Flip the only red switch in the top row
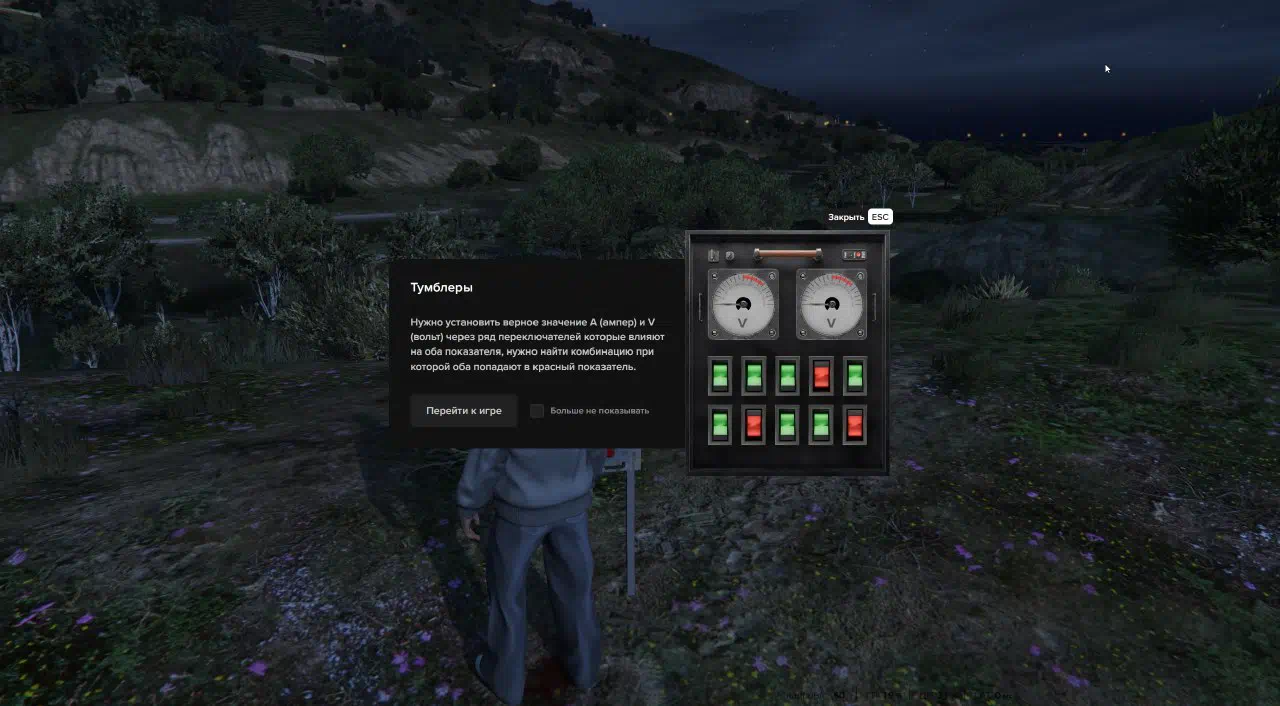 click(x=821, y=376)
